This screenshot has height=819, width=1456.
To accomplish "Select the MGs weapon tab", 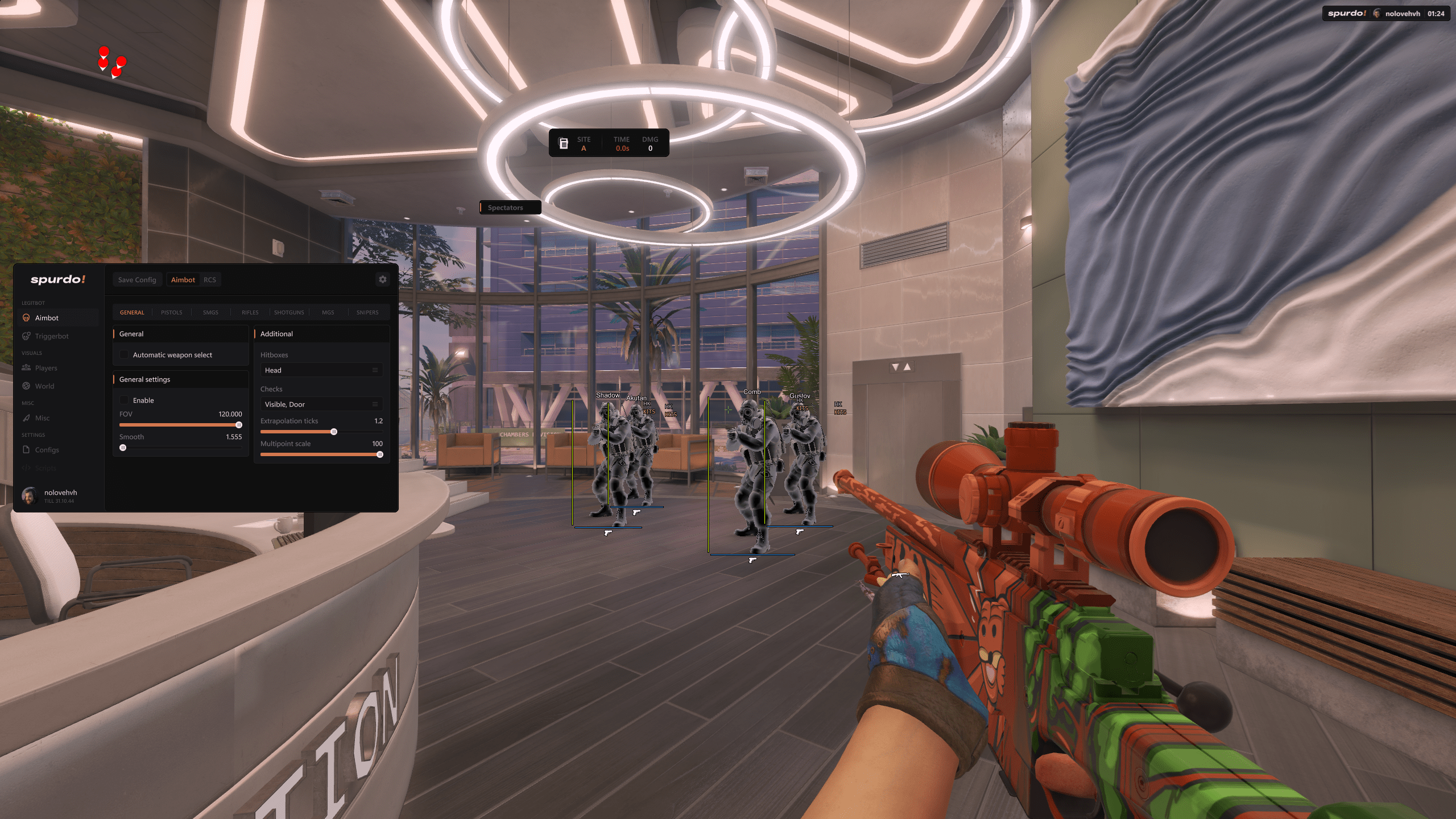I will pyautogui.click(x=328, y=312).
